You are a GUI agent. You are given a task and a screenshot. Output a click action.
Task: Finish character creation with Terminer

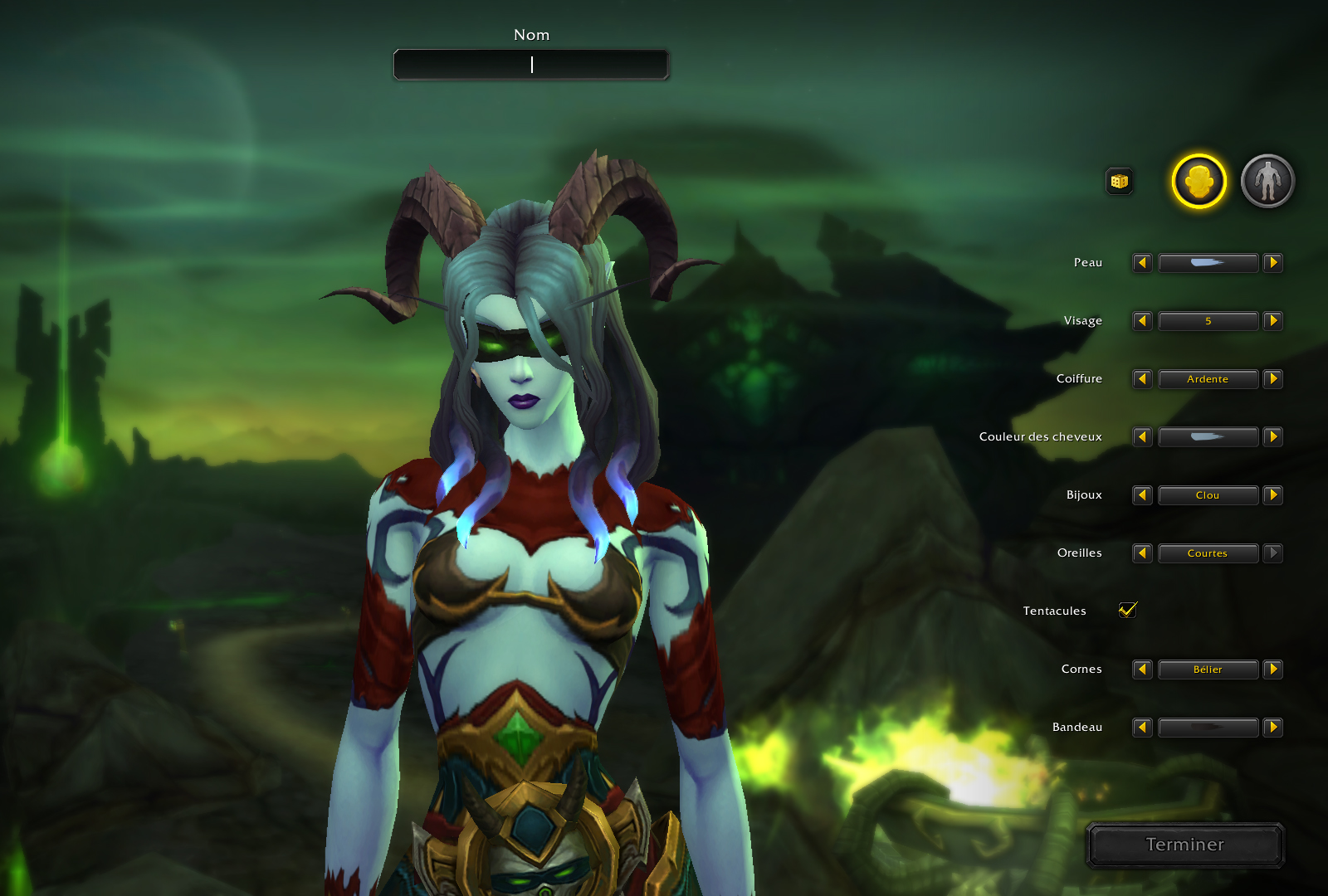(x=1184, y=845)
